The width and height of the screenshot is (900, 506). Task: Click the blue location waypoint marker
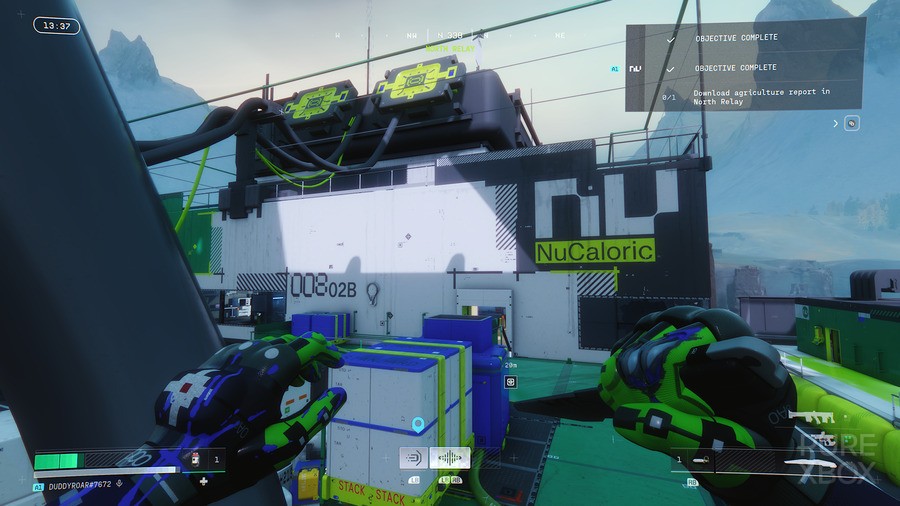417,424
